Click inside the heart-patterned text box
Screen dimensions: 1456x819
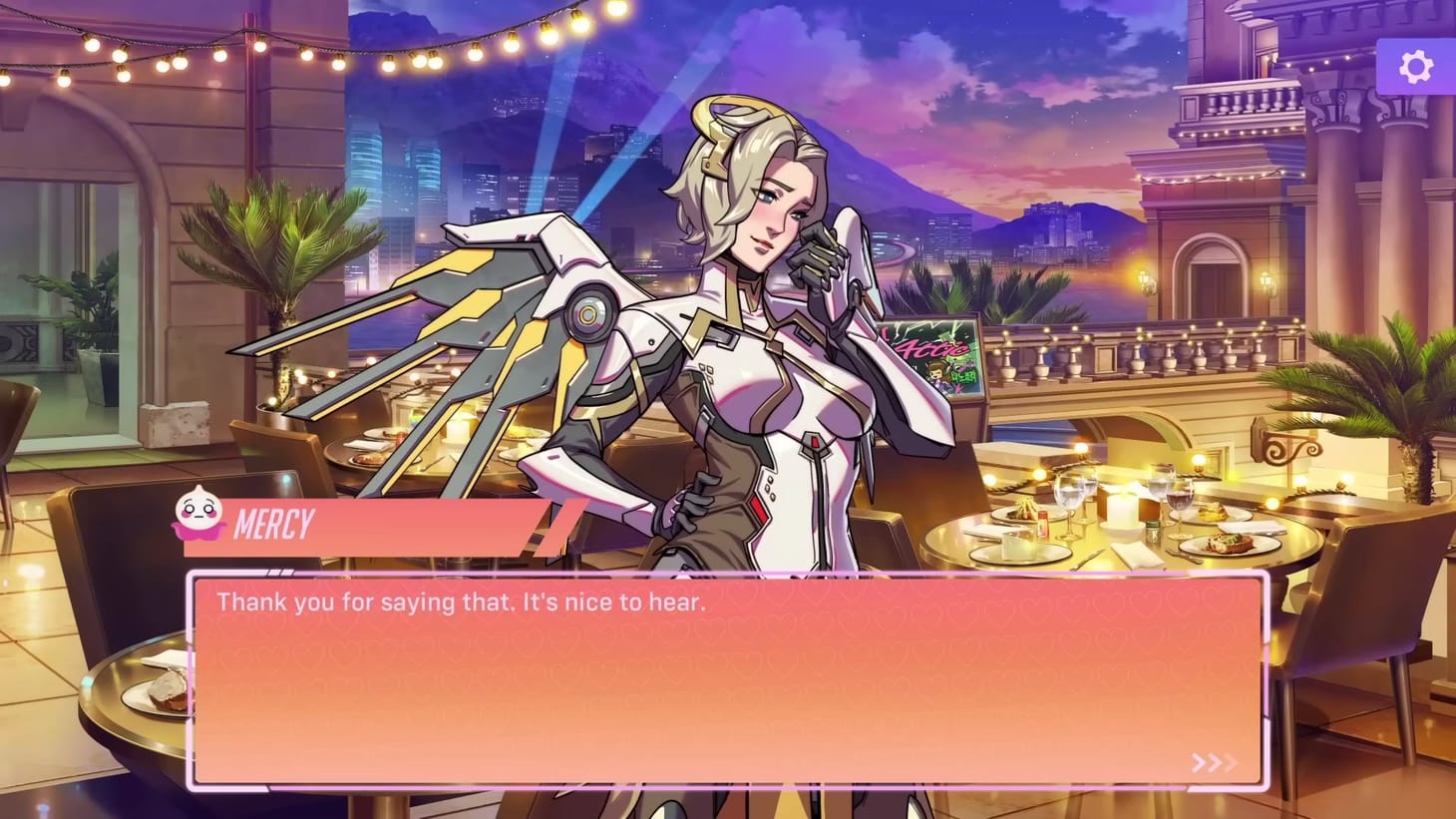(728, 678)
